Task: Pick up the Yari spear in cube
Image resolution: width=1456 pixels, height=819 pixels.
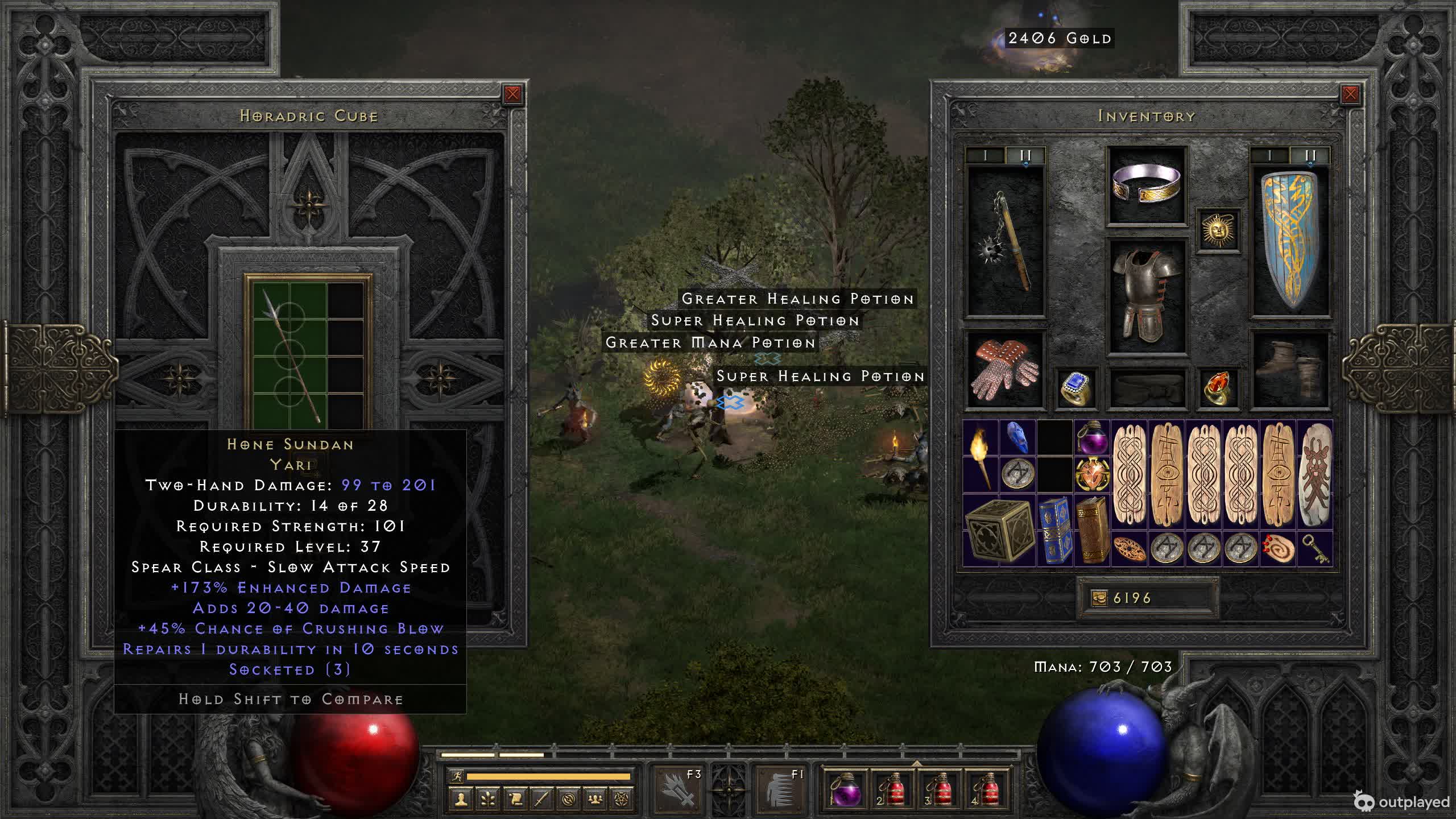Action: [289, 353]
